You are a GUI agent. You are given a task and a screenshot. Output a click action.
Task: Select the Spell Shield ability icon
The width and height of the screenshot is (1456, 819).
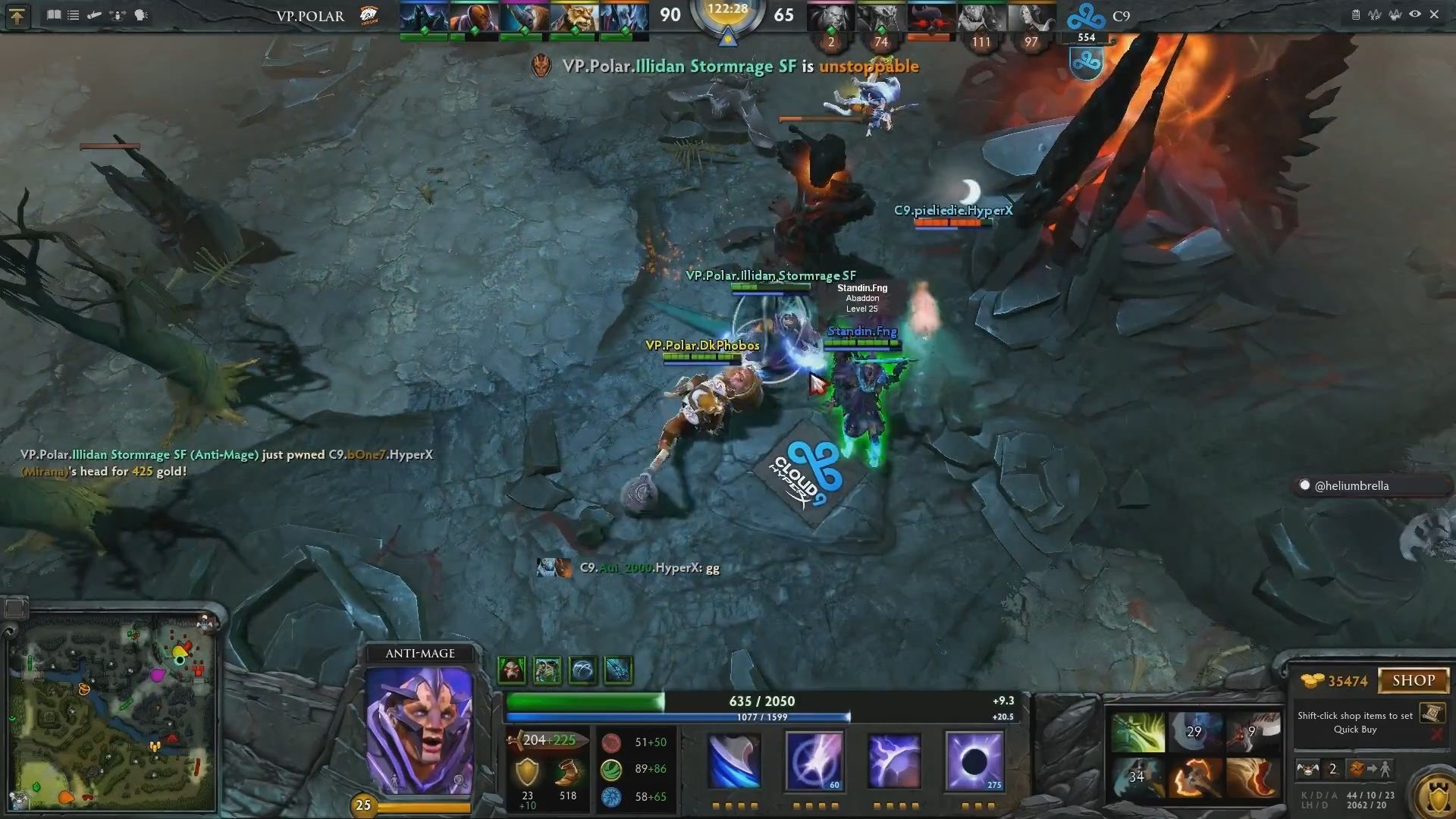click(x=894, y=761)
